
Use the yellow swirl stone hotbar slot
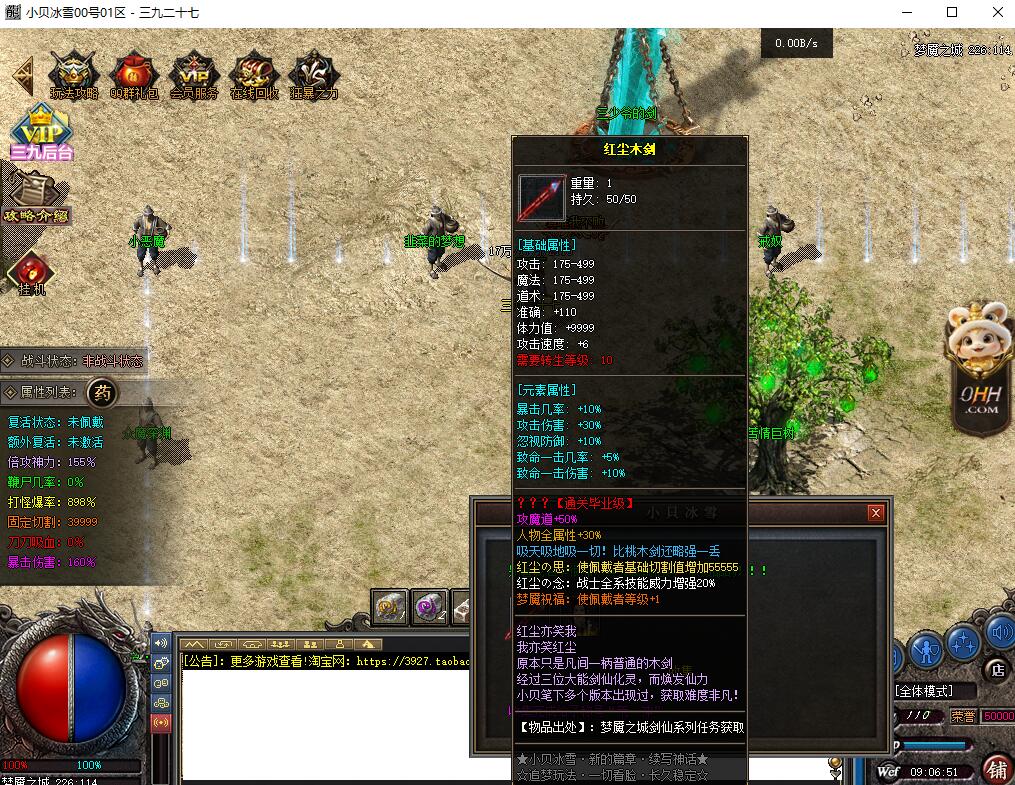coord(390,606)
